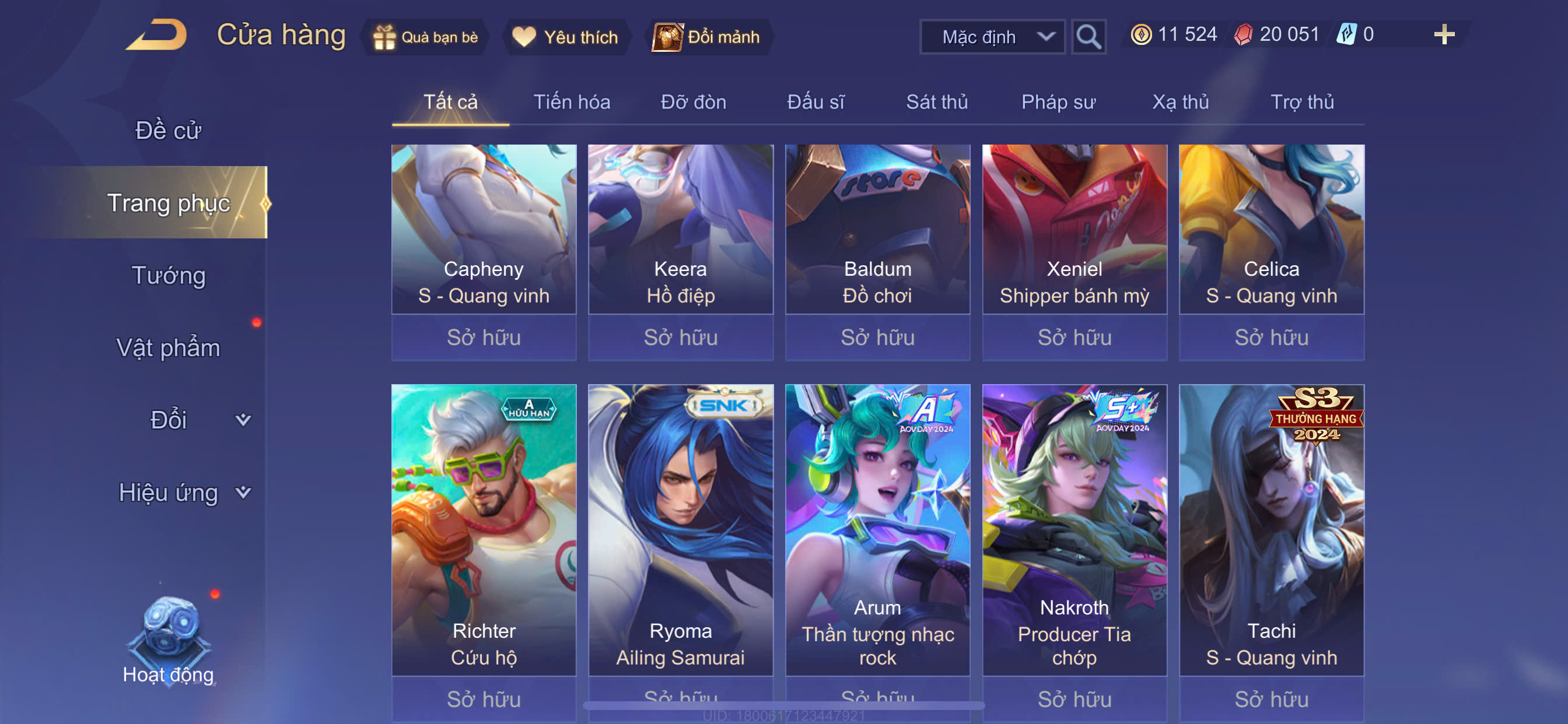View the Tachi S - Quang vinh skin
The width and height of the screenshot is (1568, 724).
coord(1272,535)
